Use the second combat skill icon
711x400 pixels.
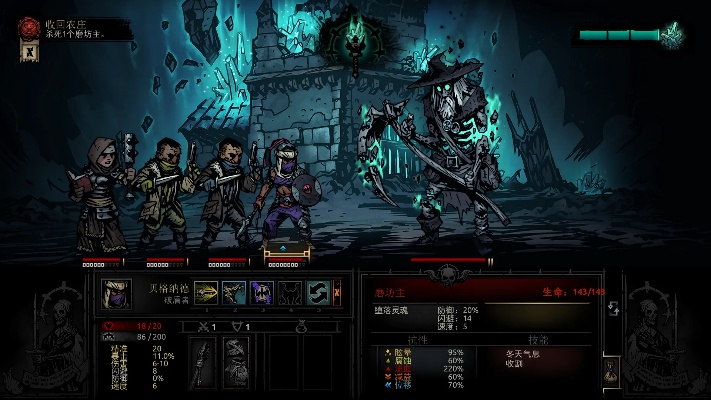click(x=234, y=292)
